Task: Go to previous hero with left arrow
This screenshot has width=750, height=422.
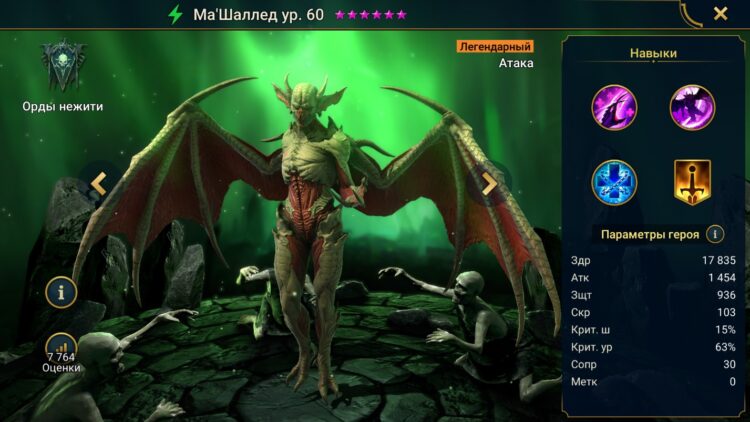Action: (99, 183)
